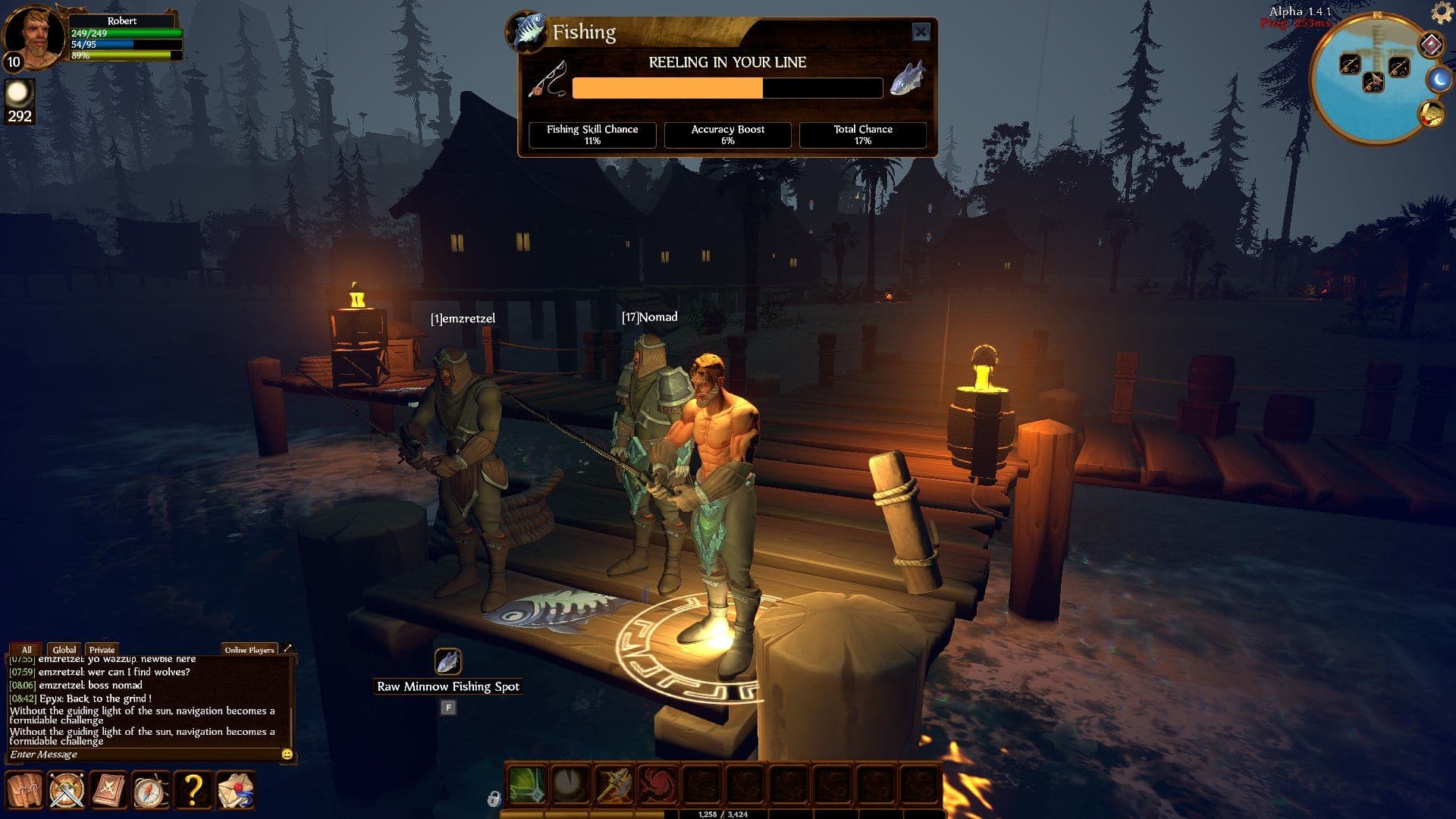This screenshot has width=1456, height=819.
Task: Show the Online Players list
Action: pyautogui.click(x=249, y=650)
